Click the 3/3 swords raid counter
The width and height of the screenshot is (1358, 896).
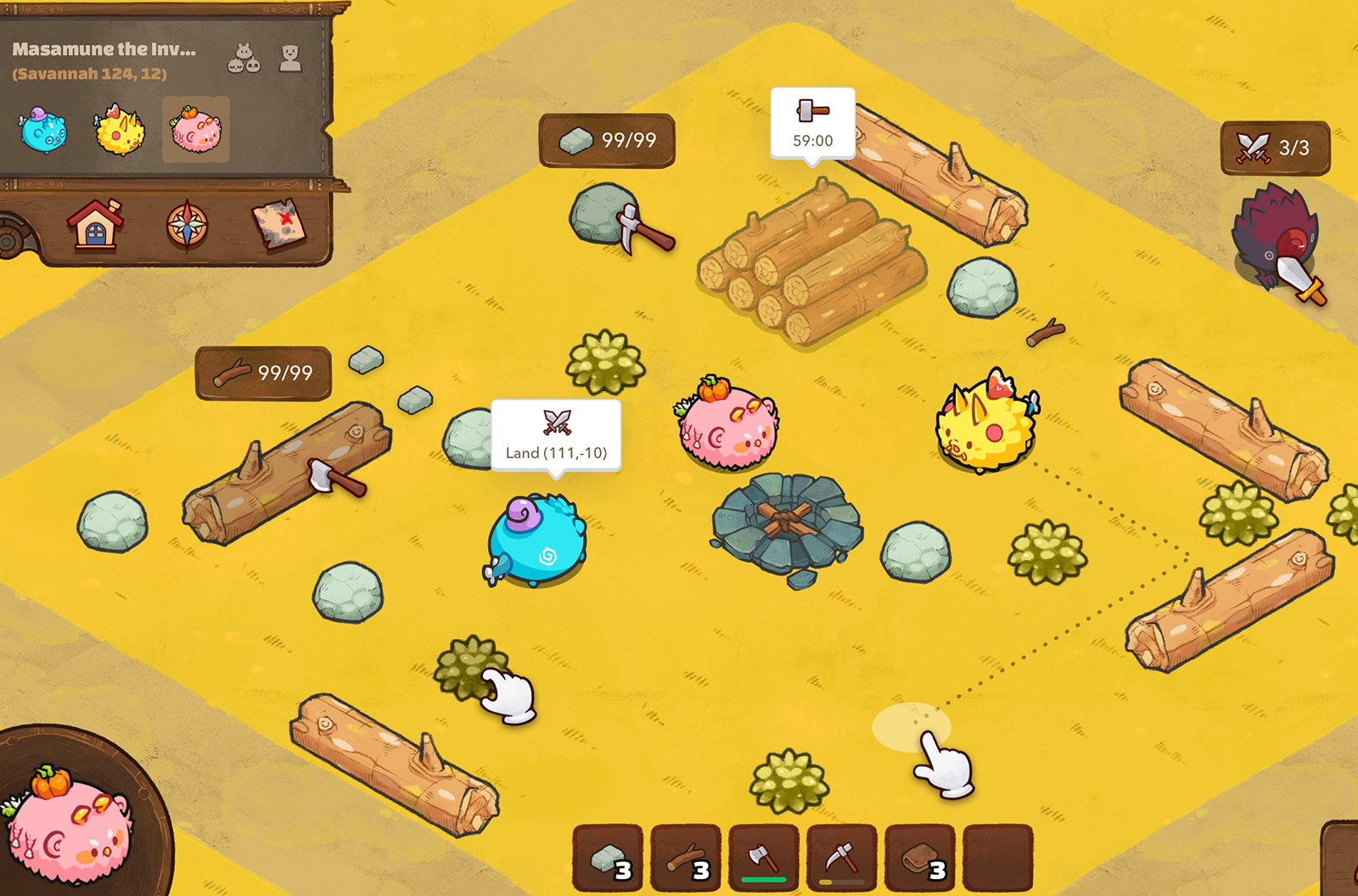pos(1275,146)
